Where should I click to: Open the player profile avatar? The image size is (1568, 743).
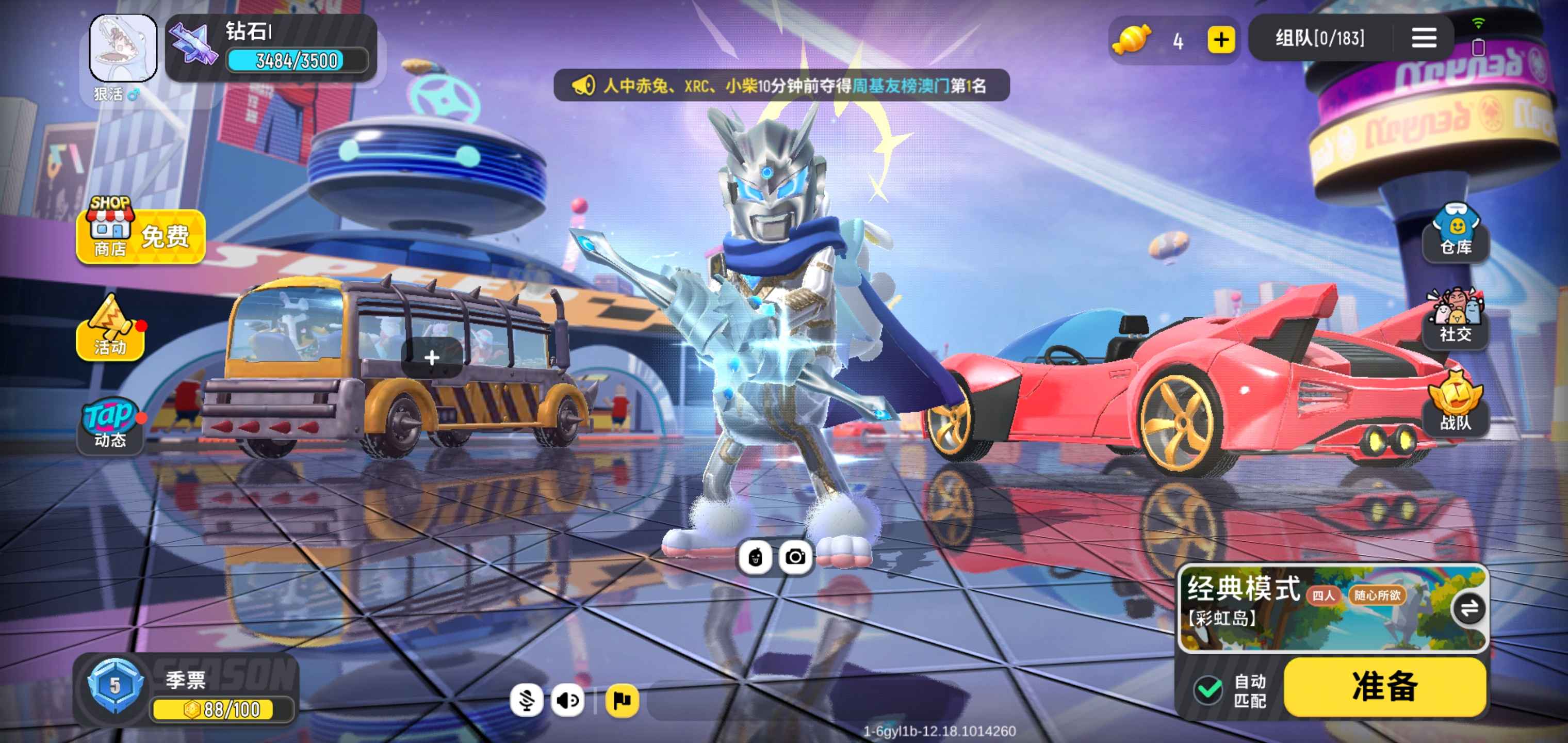[x=123, y=47]
